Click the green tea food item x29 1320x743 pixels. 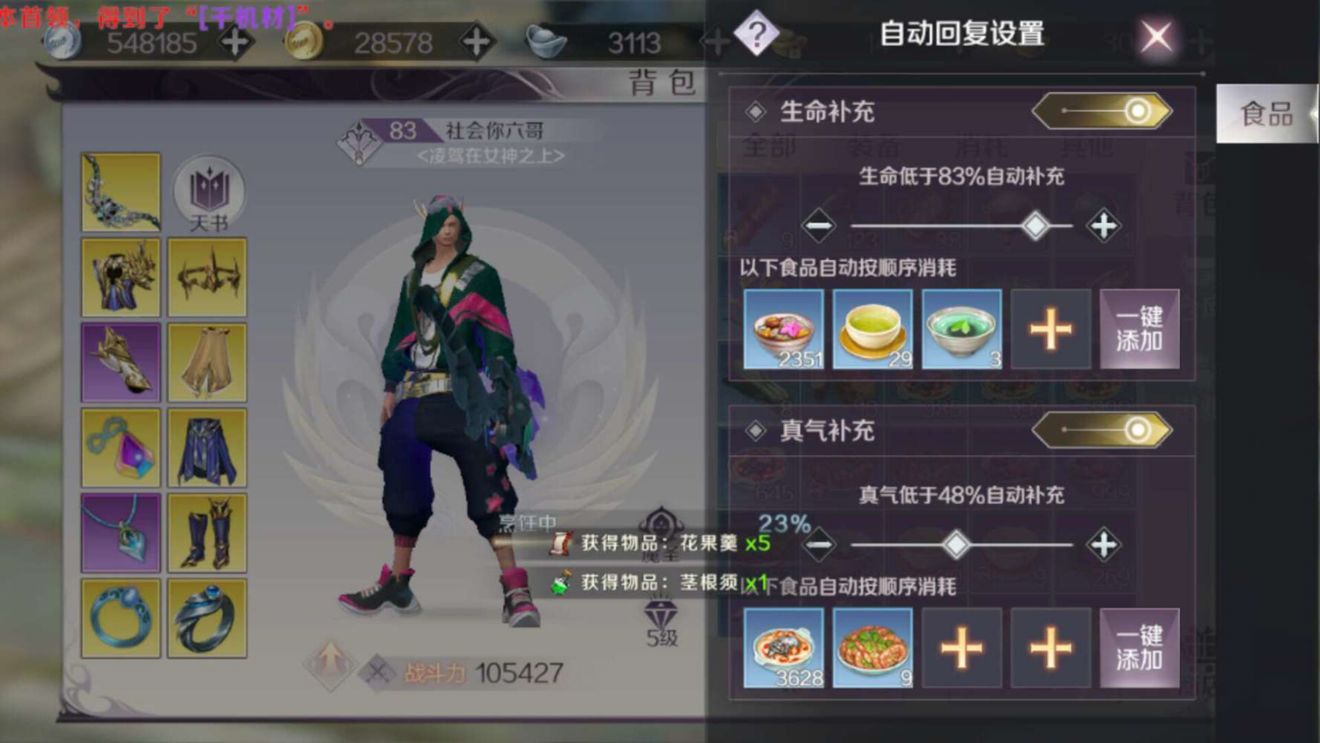pyautogui.click(x=871, y=327)
